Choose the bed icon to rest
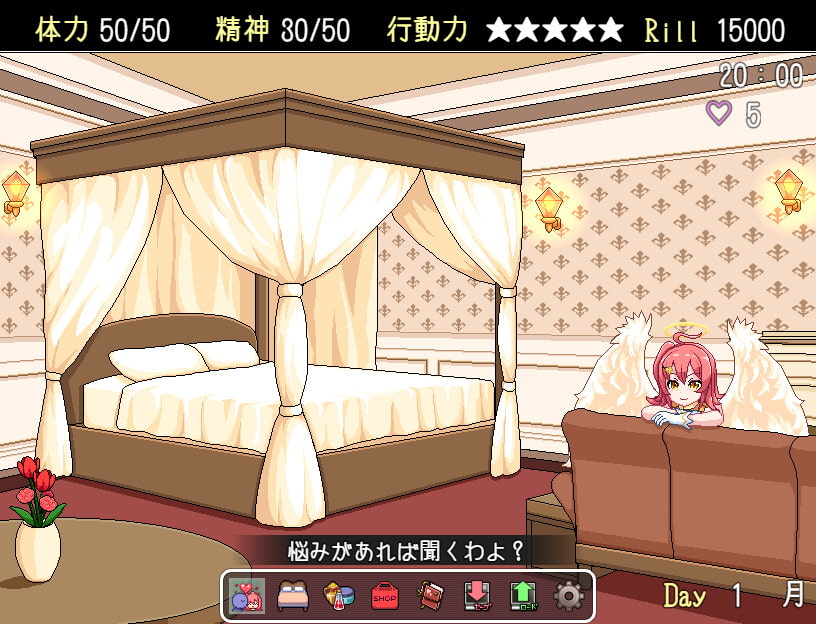This screenshot has width=816, height=624. click(x=293, y=595)
